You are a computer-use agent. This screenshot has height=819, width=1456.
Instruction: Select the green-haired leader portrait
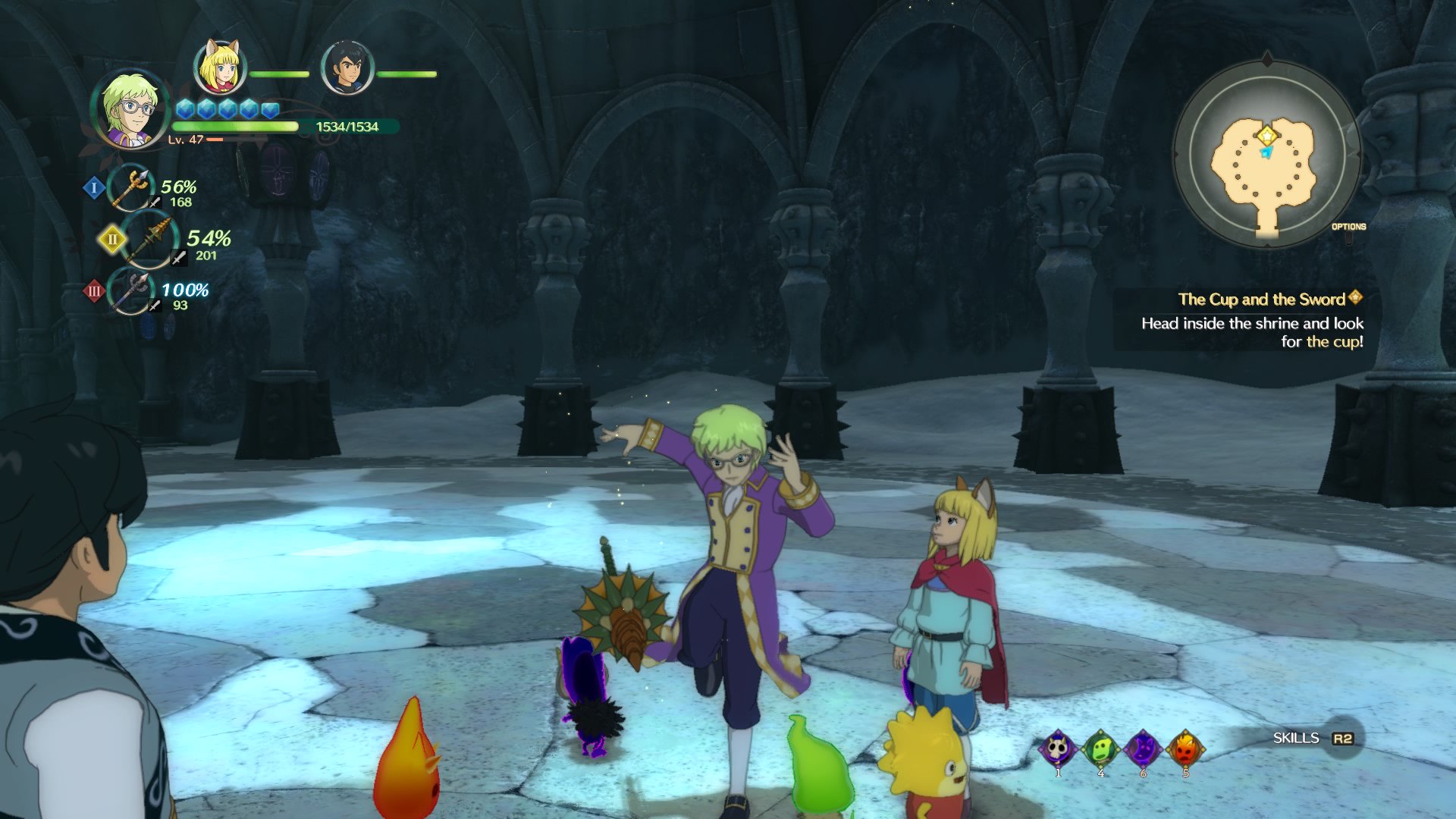click(130, 110)
